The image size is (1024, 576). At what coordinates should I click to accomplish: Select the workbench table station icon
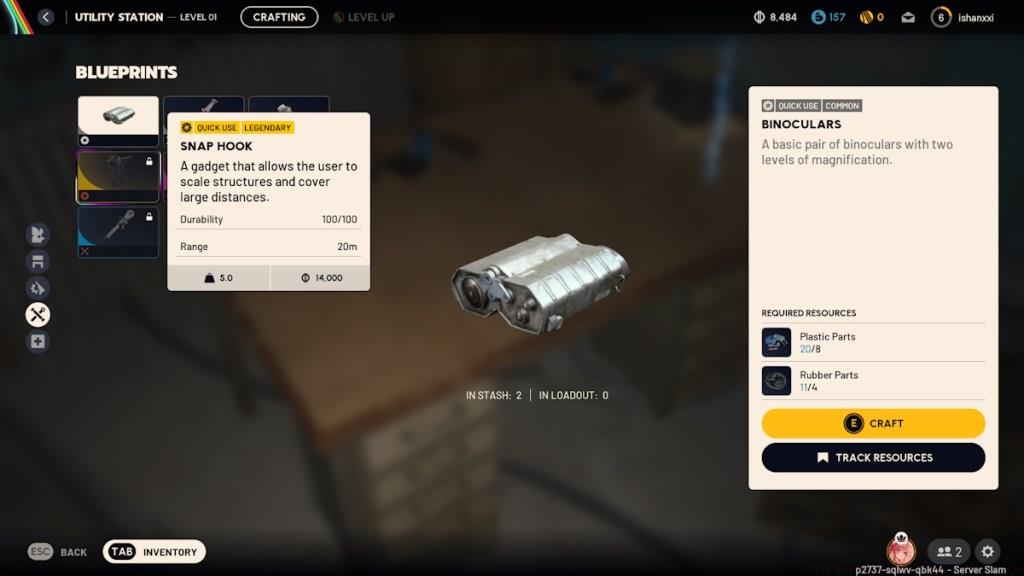click(x=38, y=262)
